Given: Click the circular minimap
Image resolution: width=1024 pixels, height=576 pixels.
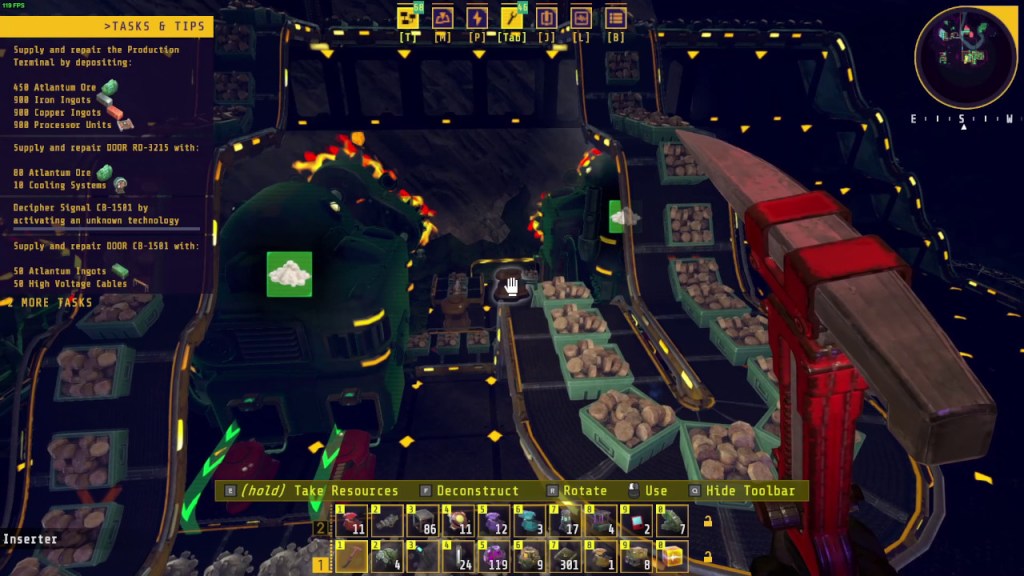Looking at the screenshot, I should 965,57.
